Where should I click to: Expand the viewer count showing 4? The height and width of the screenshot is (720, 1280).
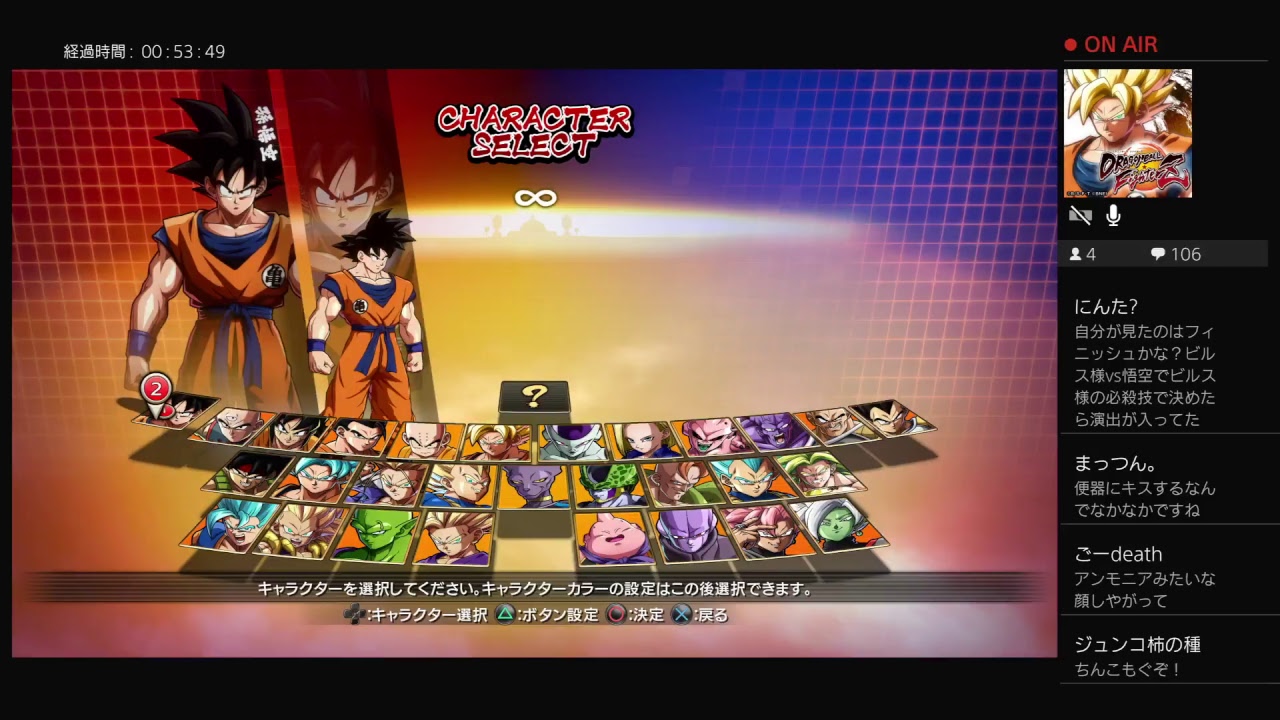(1083, 253)
